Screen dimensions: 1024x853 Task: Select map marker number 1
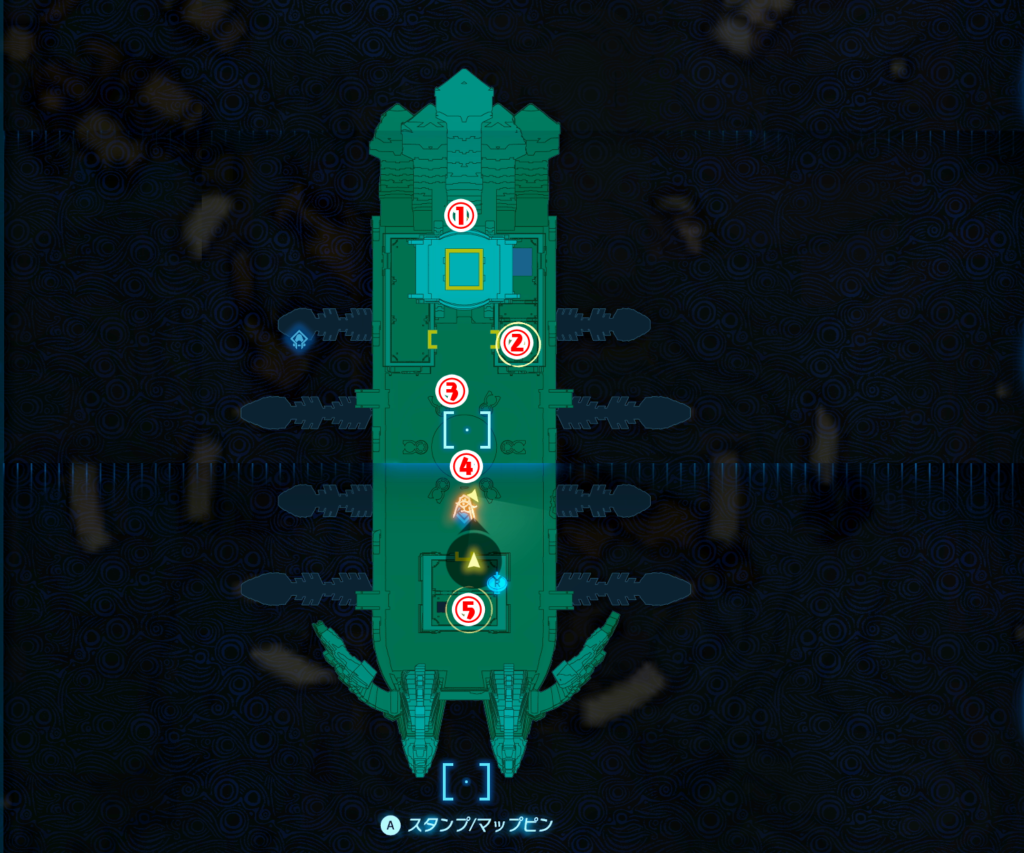click(x=460, y=215)
